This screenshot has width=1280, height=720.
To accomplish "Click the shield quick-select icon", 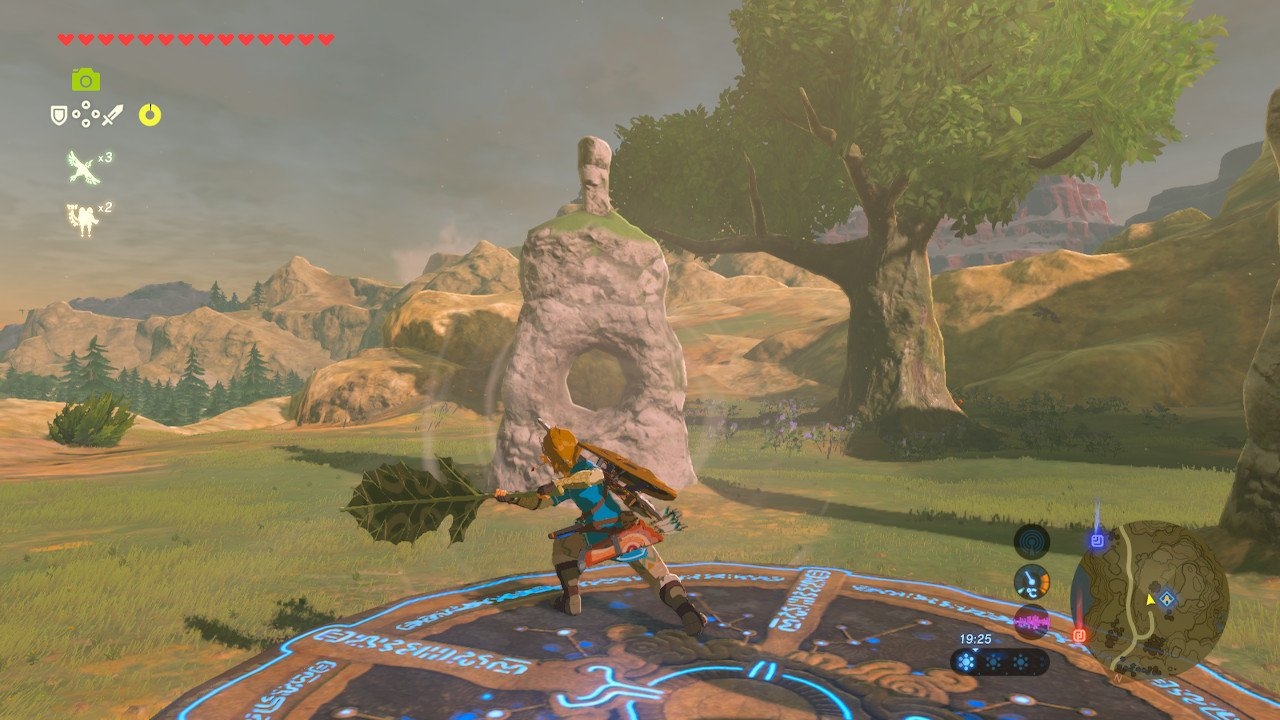I will (x=59, y=115).
